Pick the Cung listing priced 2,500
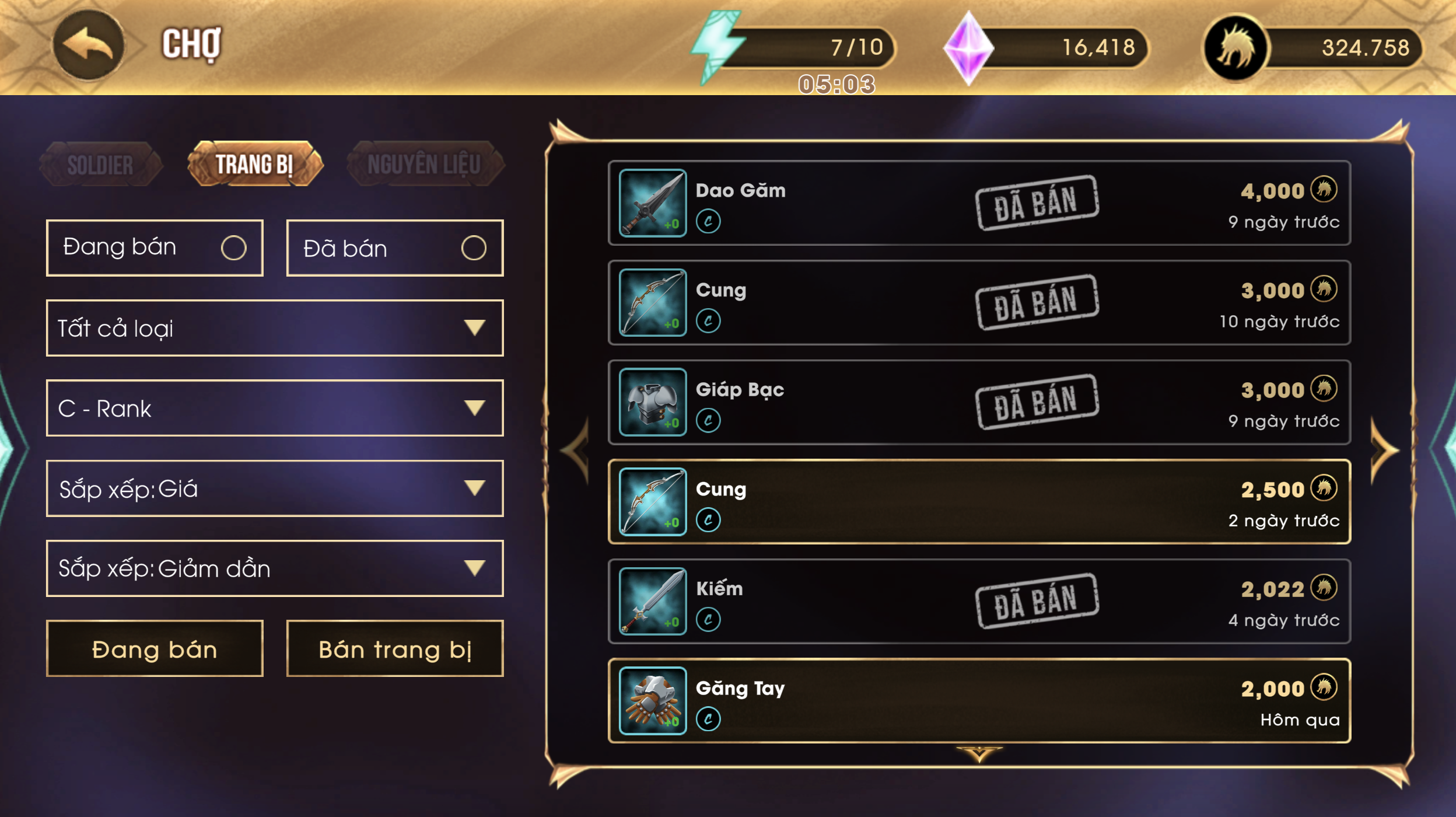 point(979,502)
